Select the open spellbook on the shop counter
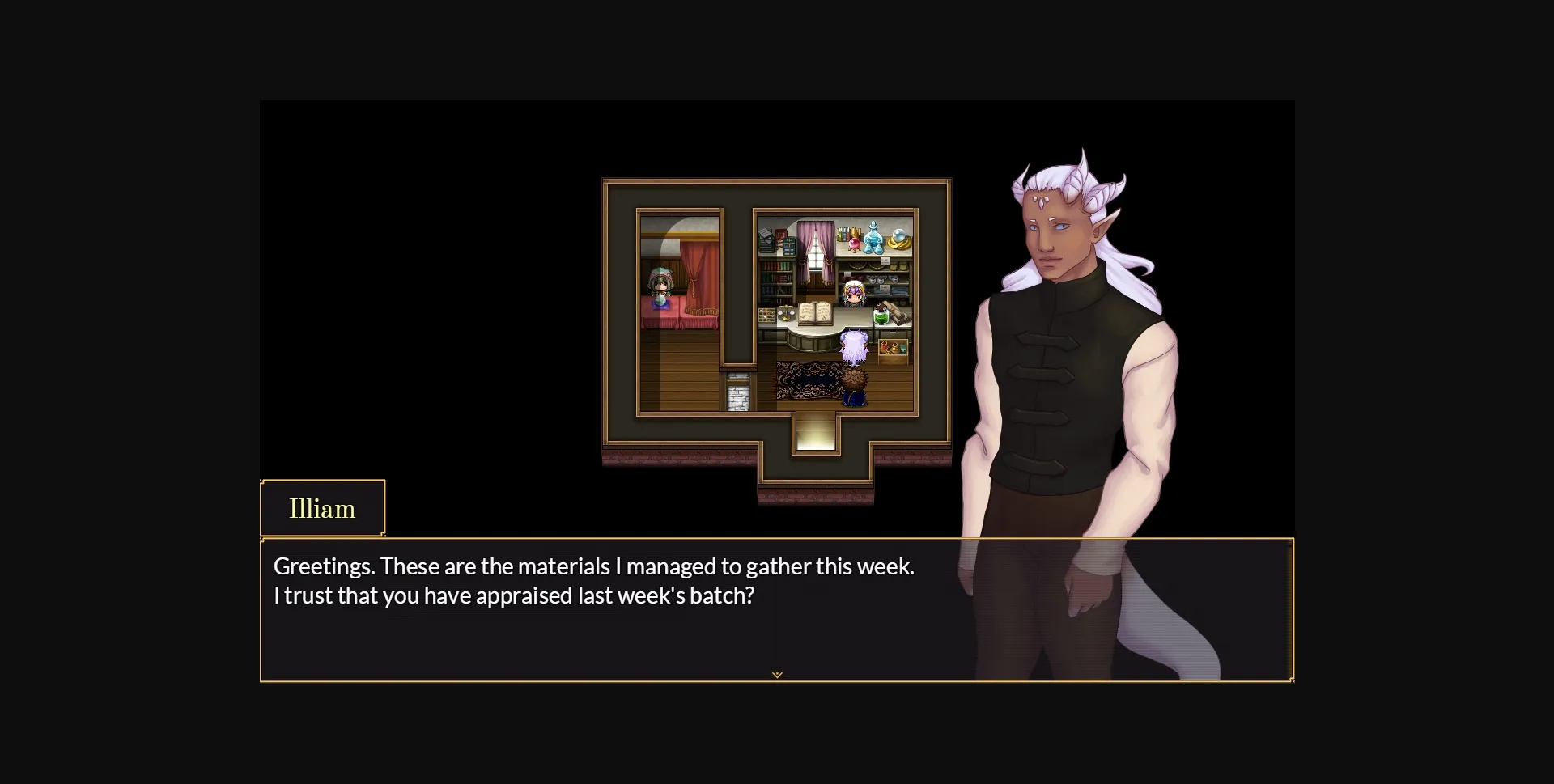Screen dimensions: 1554x784 point(815,313)
